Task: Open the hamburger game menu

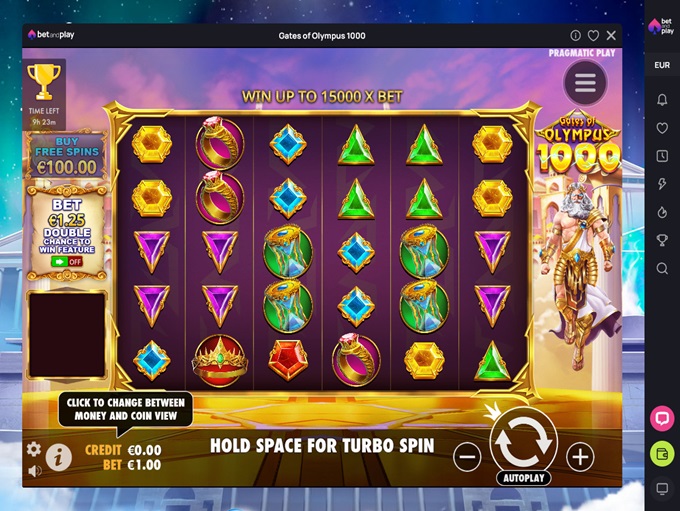Action: coord(585,83)
